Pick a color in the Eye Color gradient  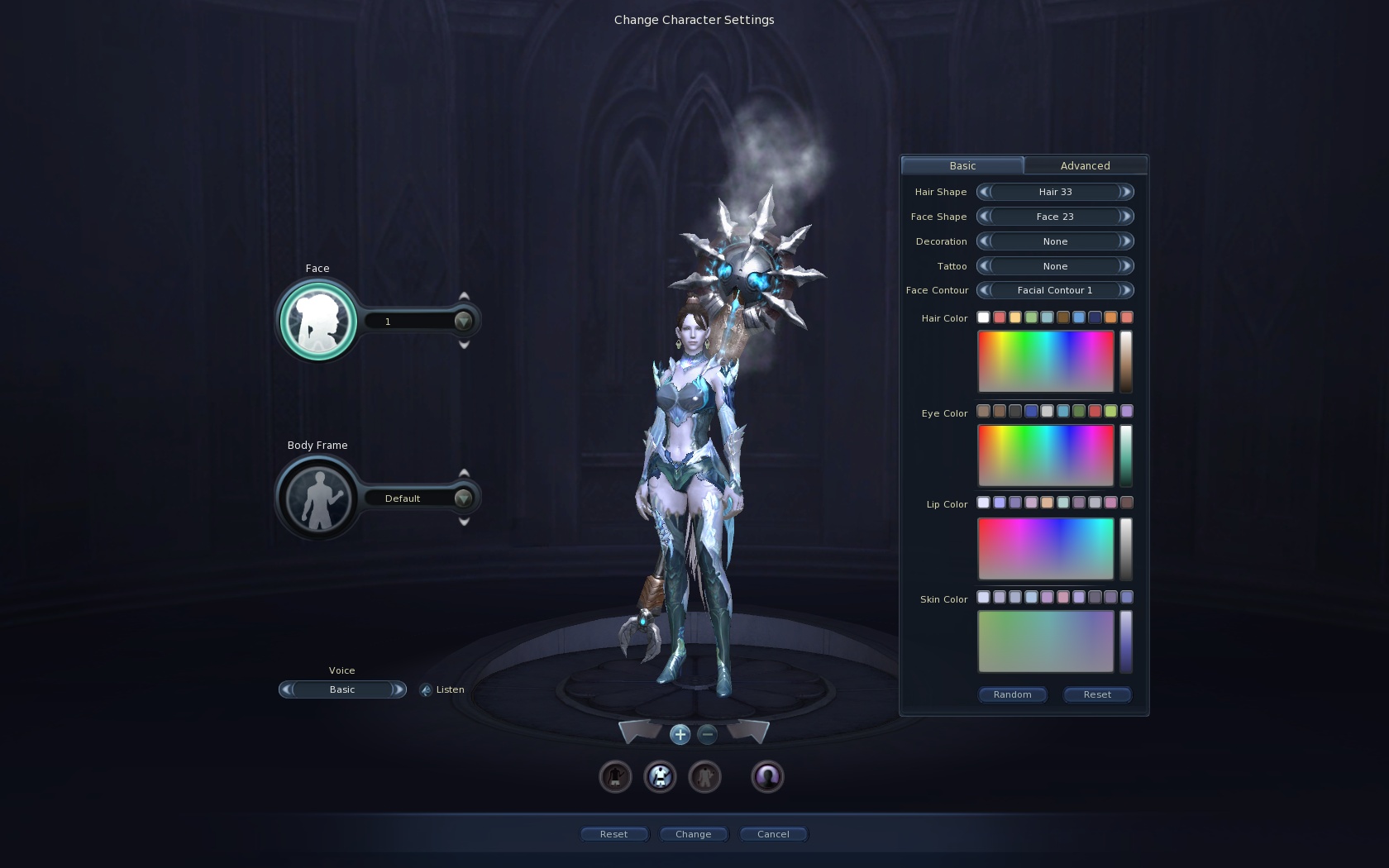click(x=1046, y=455)
